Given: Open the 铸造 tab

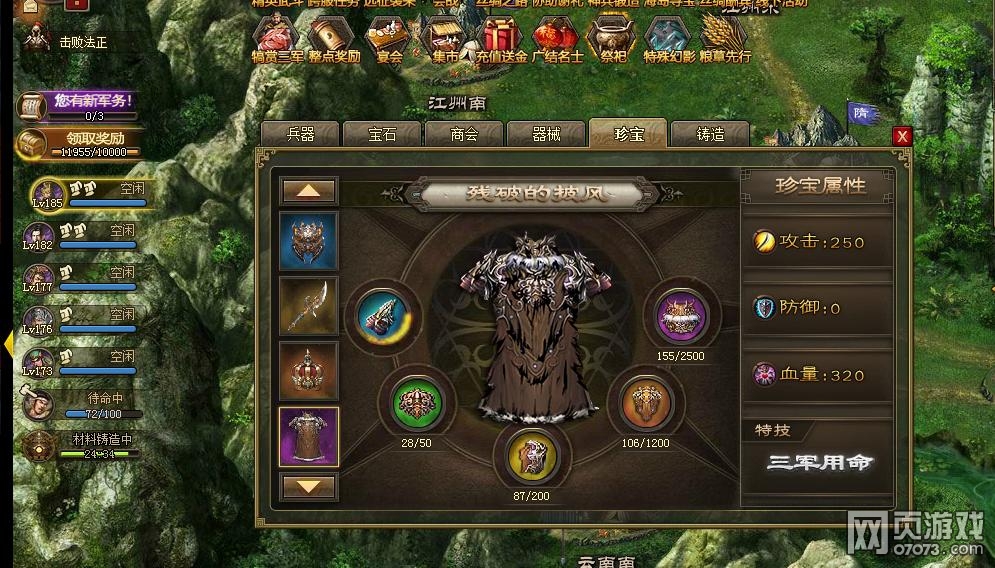Looking at the screenshot, I should click(x=710, y=134).
